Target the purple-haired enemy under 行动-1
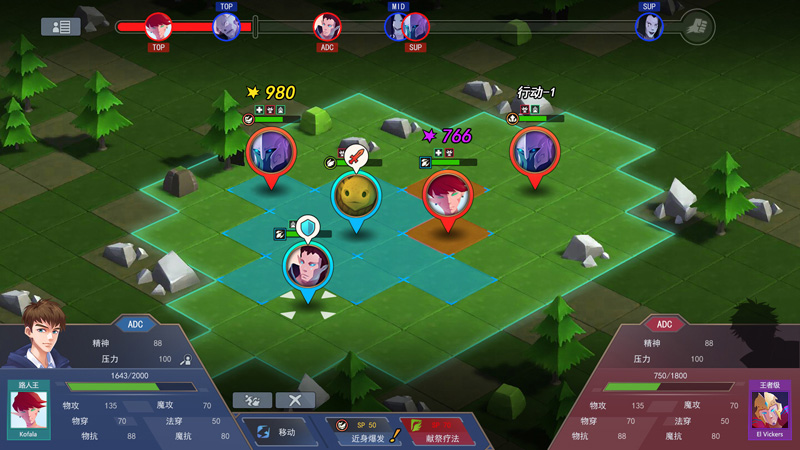The image size is (800, 450). (x=534, y=152)
